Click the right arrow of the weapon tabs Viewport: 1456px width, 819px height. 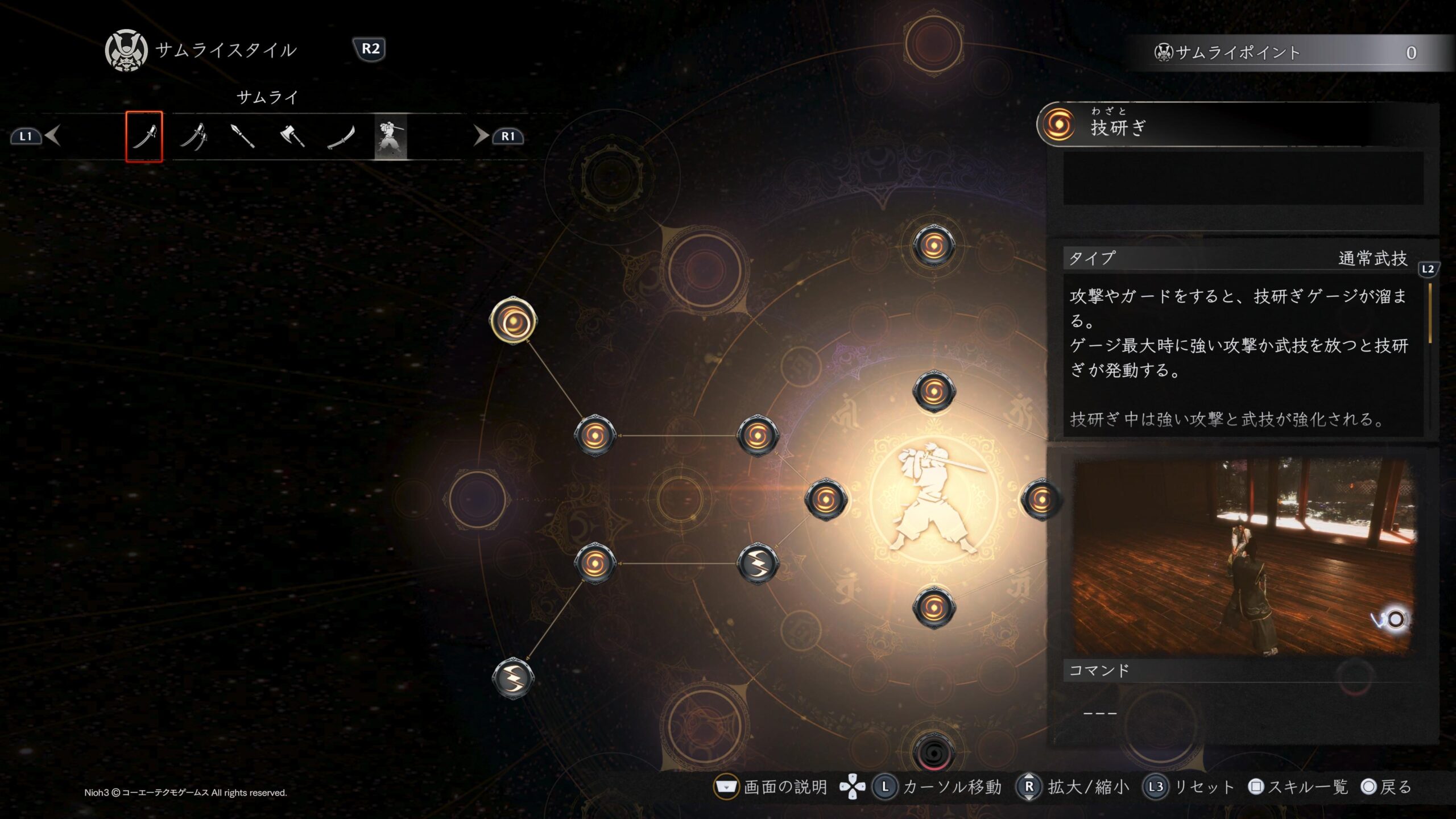click(481, 136)
